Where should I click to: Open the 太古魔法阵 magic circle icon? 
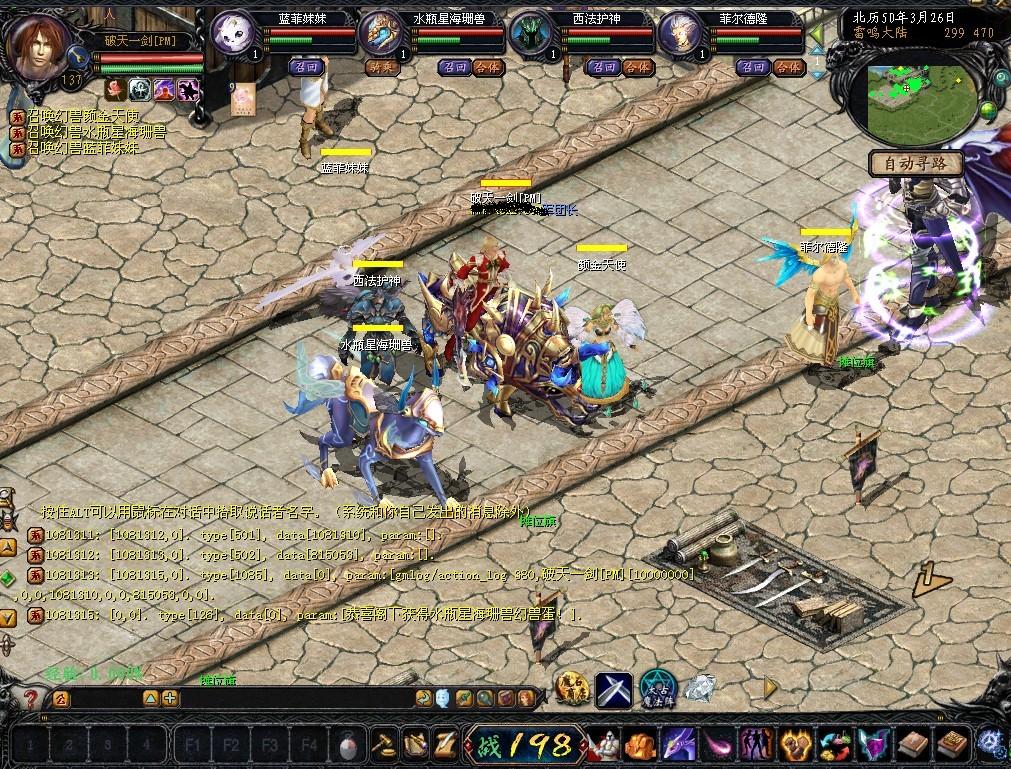pyautogui.click(x=656, y=688)
